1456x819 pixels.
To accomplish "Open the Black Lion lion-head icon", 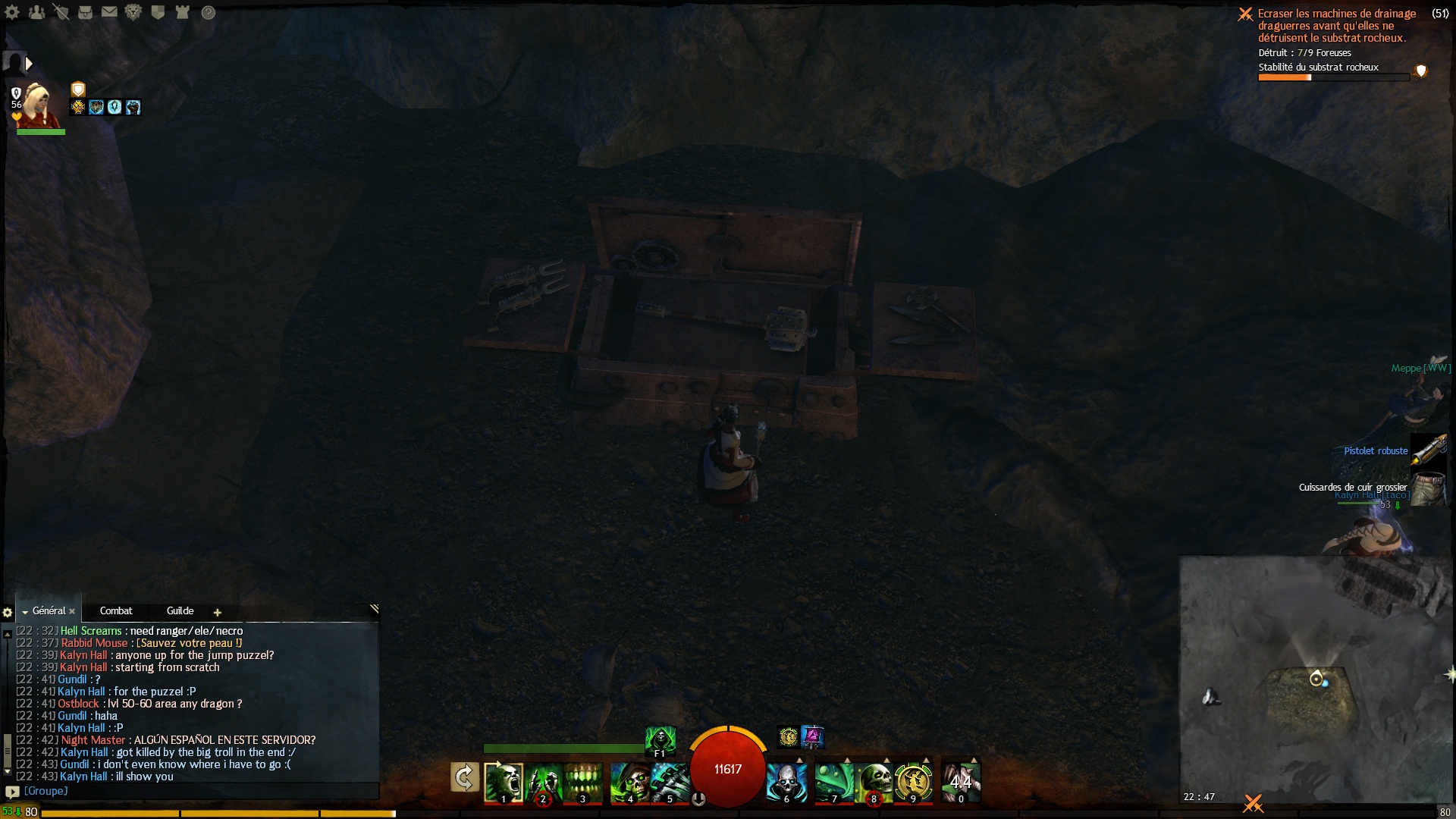I will (133, 12).
